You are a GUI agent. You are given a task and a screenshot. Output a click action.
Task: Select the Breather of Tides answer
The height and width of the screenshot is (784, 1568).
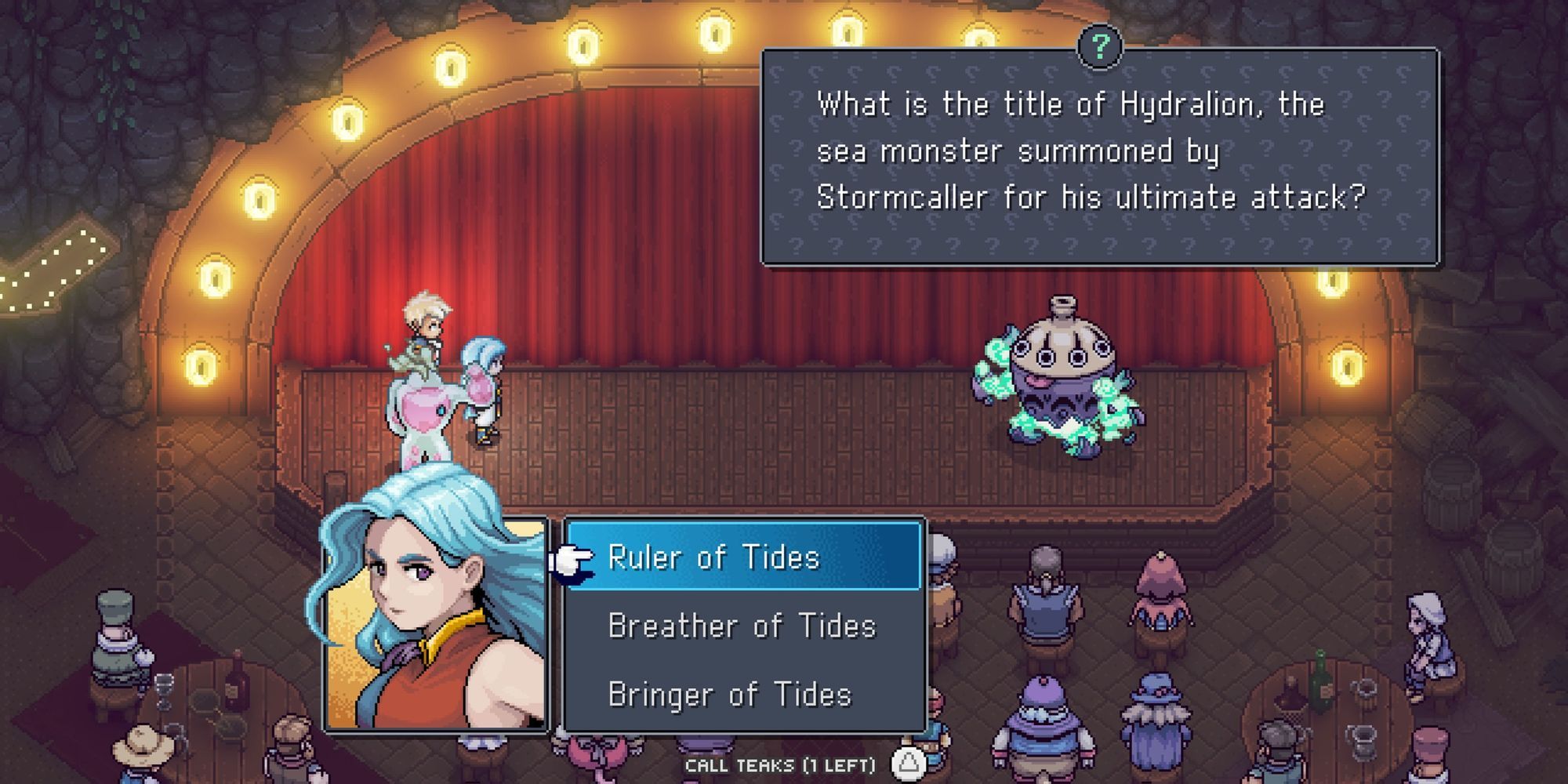[x=742, y=626]
